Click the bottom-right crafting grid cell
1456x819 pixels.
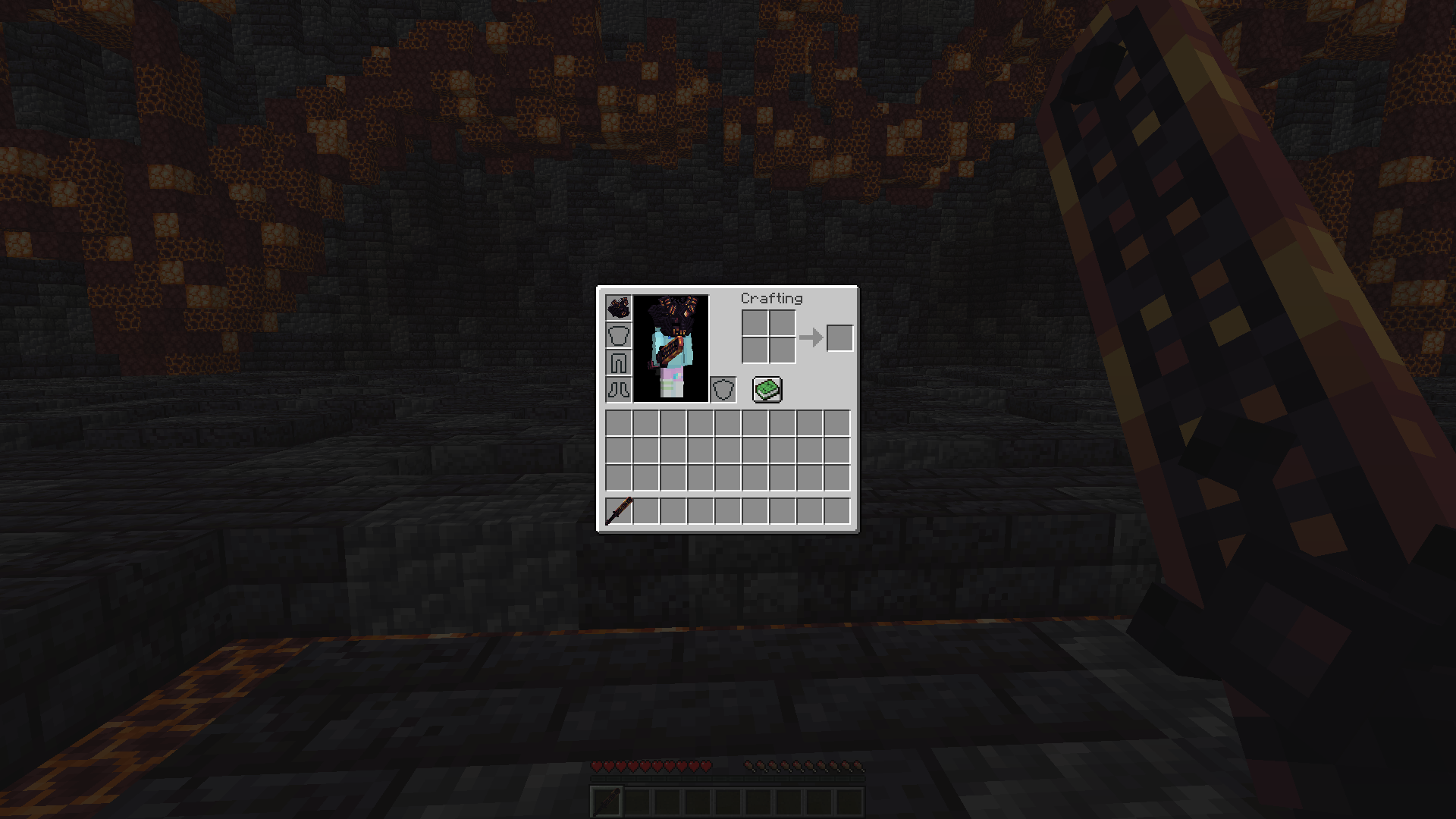coord(783,351)
